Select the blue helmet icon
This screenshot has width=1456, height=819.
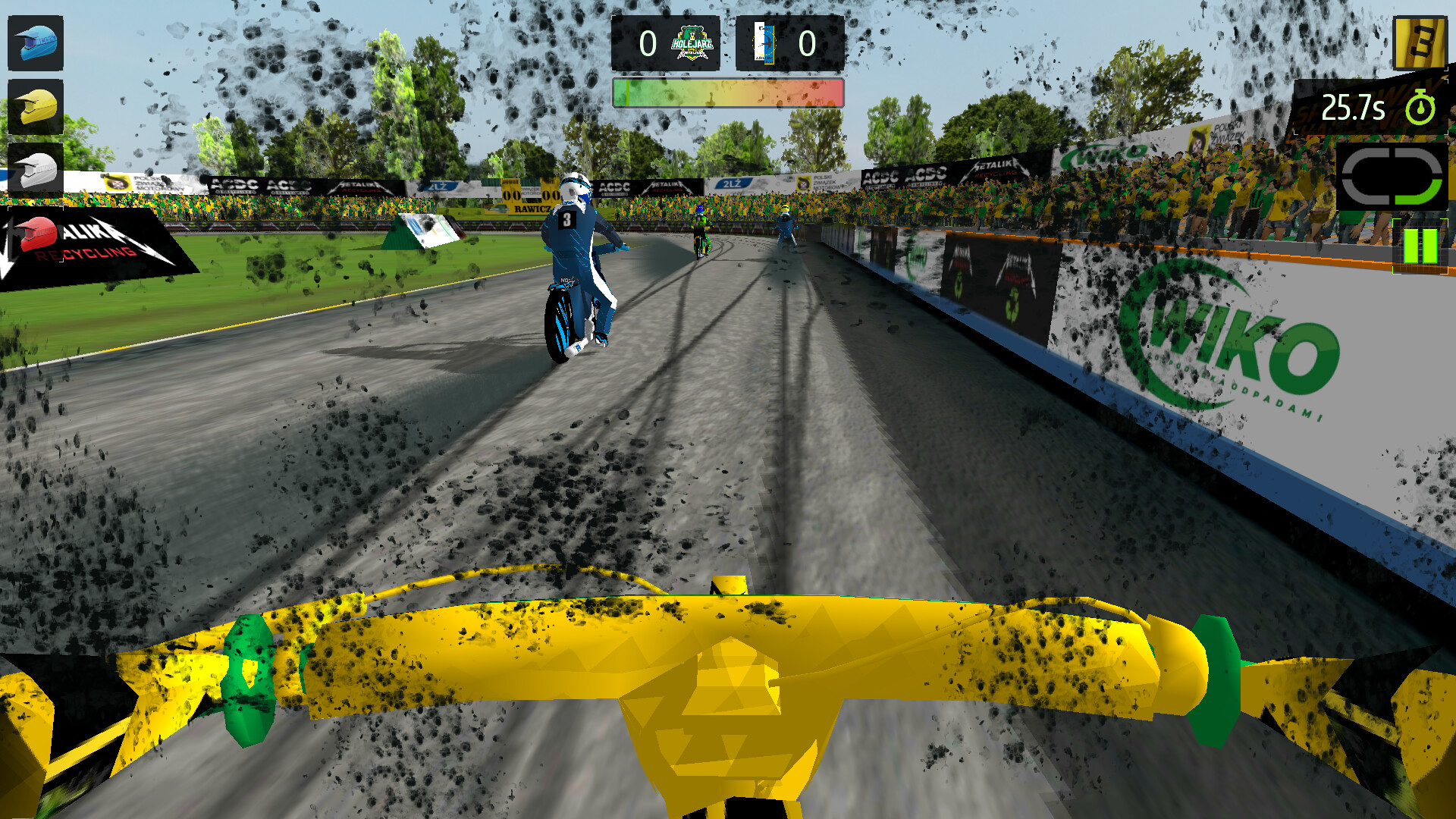coord(36,43)
